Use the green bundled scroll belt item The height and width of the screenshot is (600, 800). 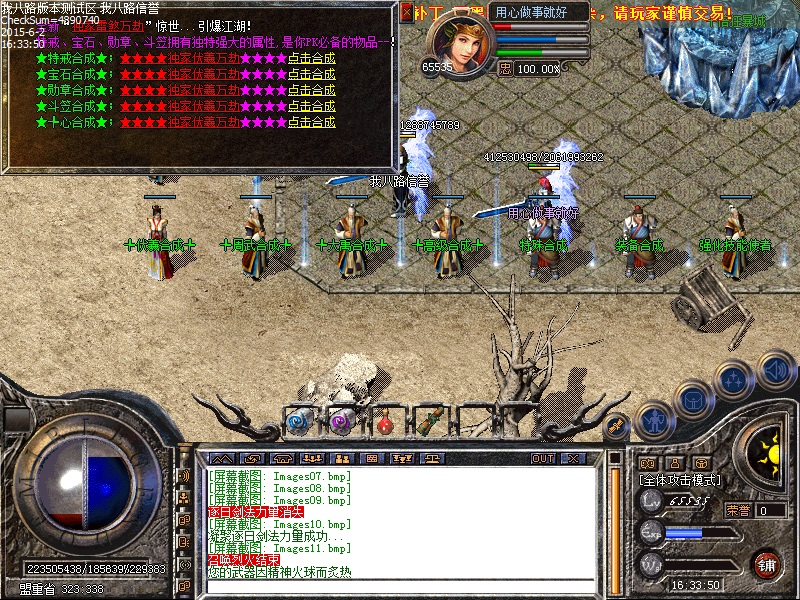[x=429, y=420]
